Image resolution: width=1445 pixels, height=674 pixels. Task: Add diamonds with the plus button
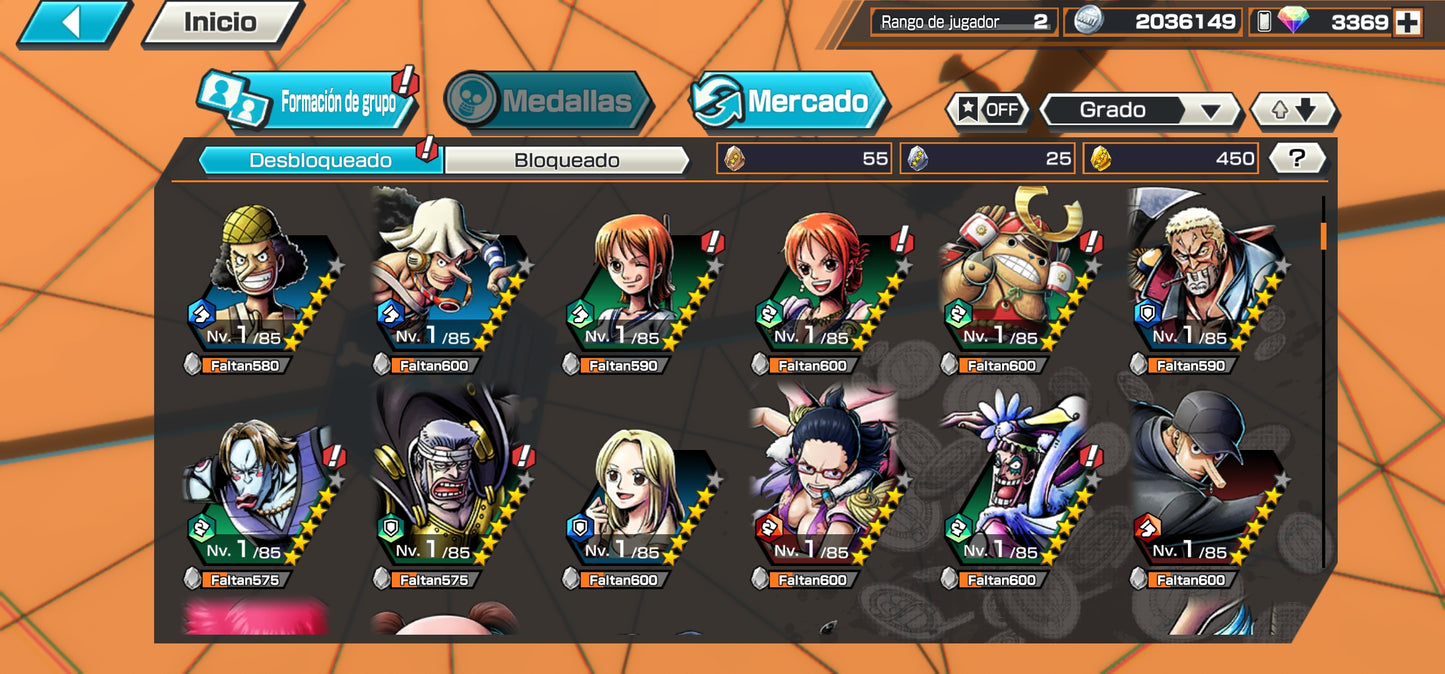click(x=1407, y=22)
